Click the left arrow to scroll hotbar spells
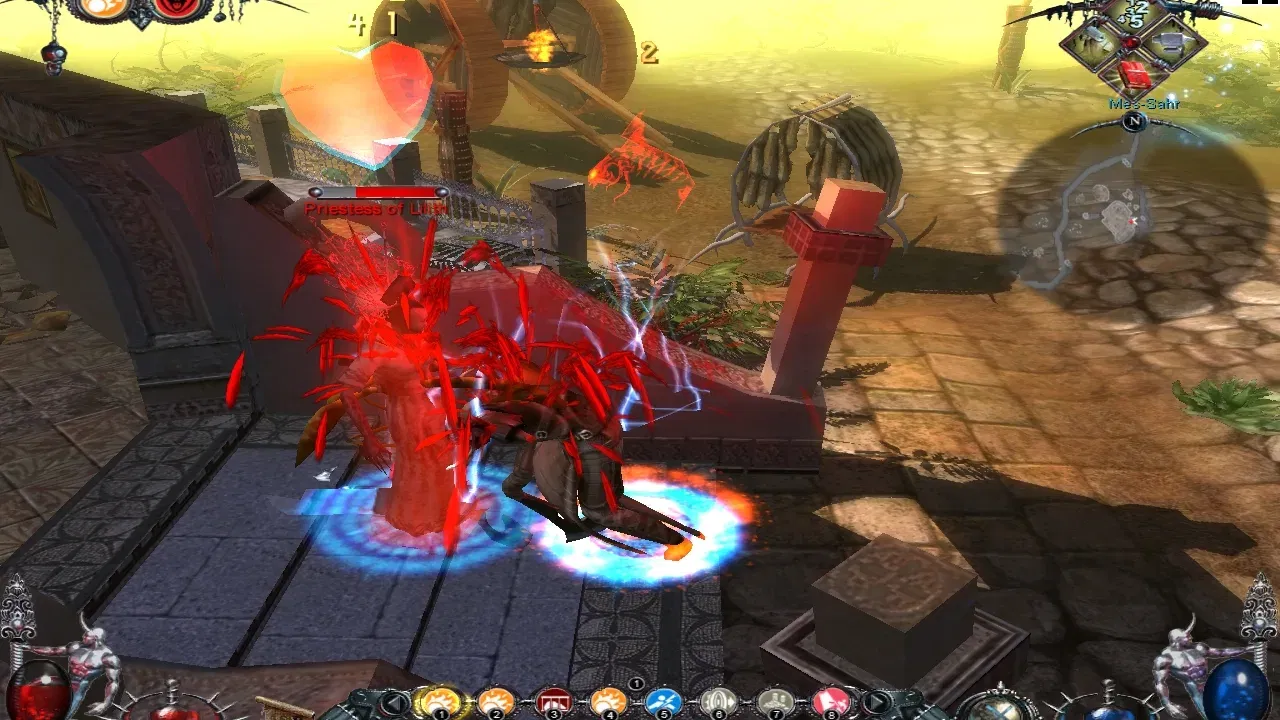Screen dimensions: 1280x720 pos(395,700)
